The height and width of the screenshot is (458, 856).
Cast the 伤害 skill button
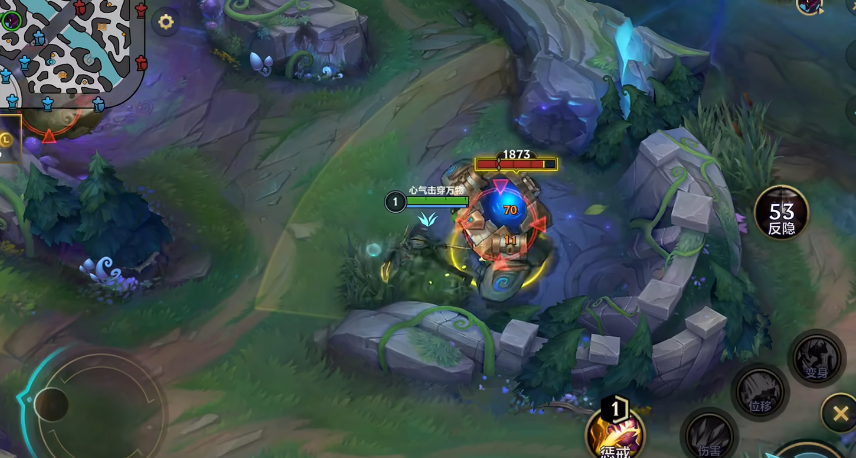pos(709,434)
